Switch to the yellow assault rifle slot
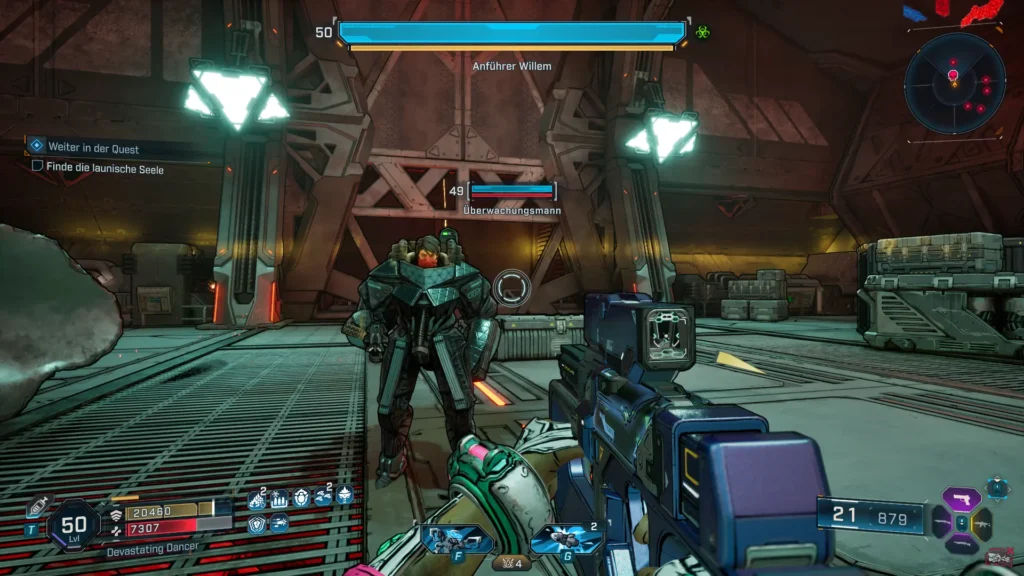 point(982,522)
